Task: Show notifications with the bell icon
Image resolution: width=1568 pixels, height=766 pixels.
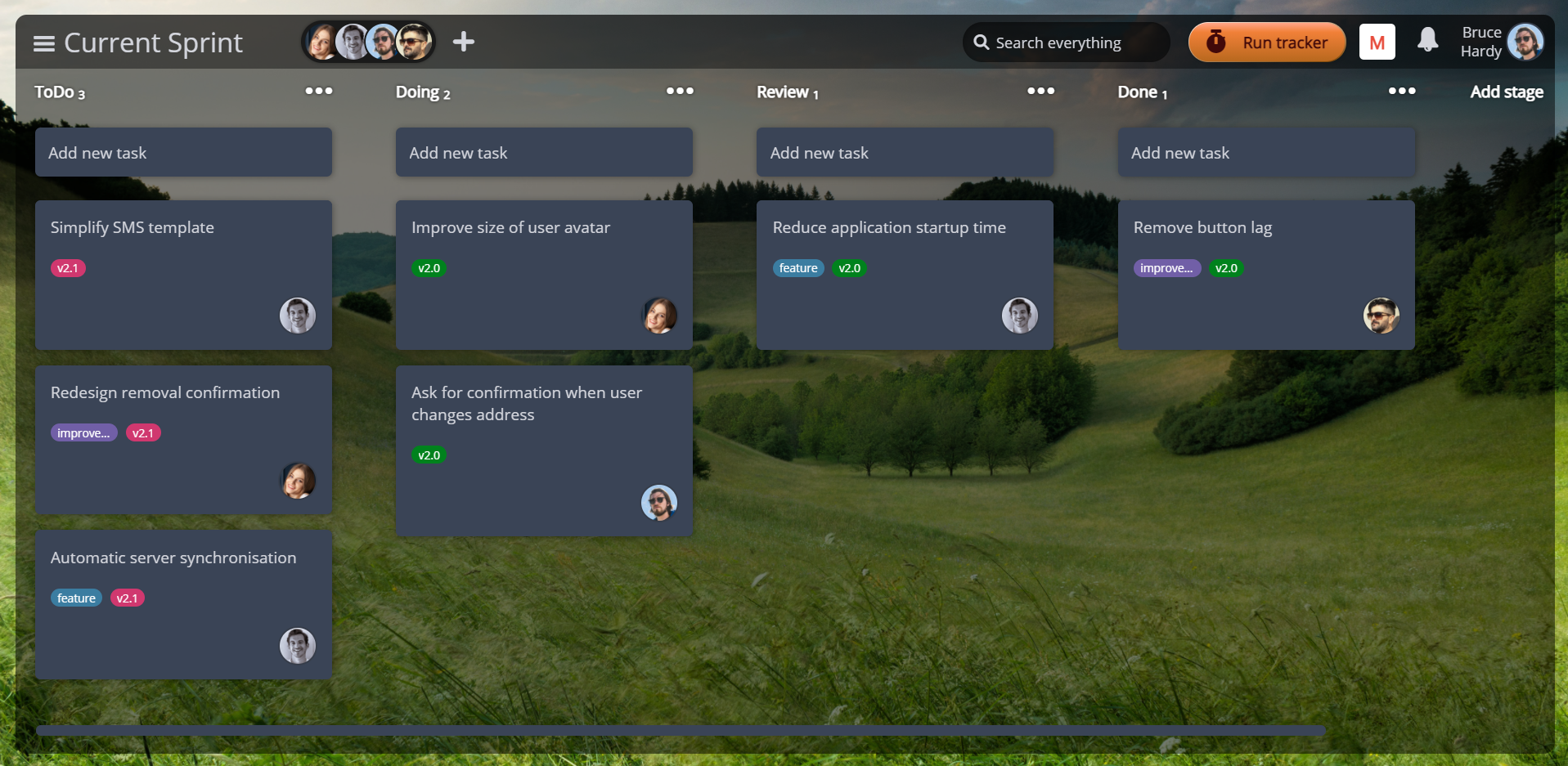Action: [x=1427, y=40]
